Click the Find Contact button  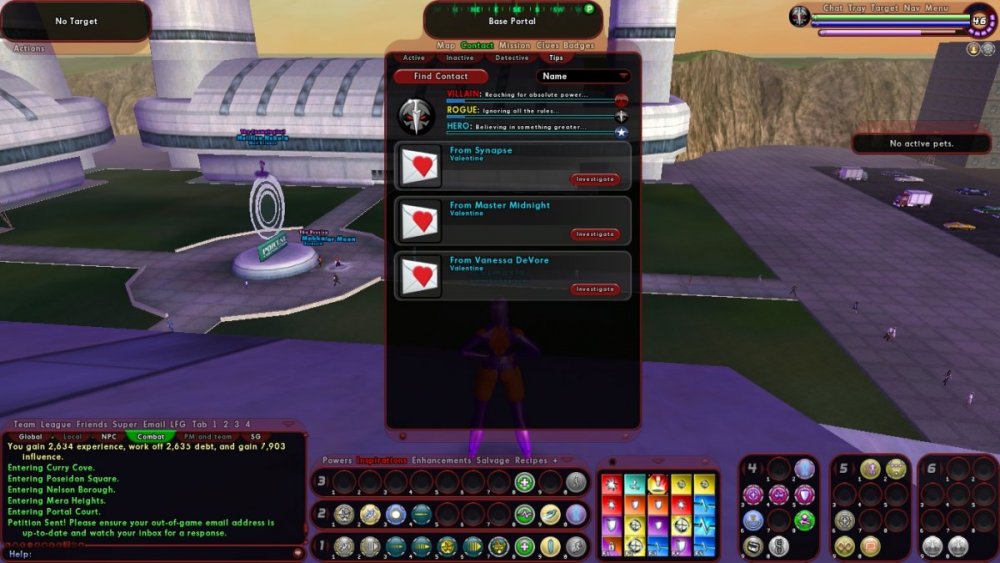pos(441,76)
